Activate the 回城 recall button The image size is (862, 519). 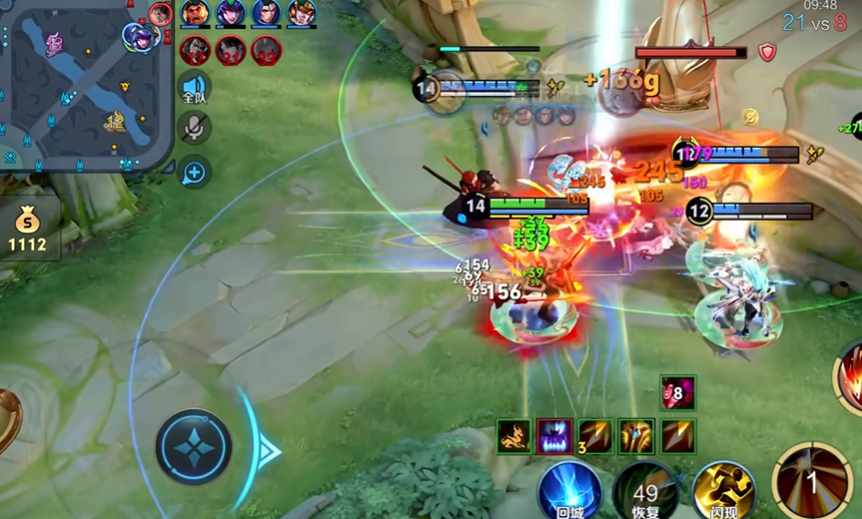tap(570, 491)
